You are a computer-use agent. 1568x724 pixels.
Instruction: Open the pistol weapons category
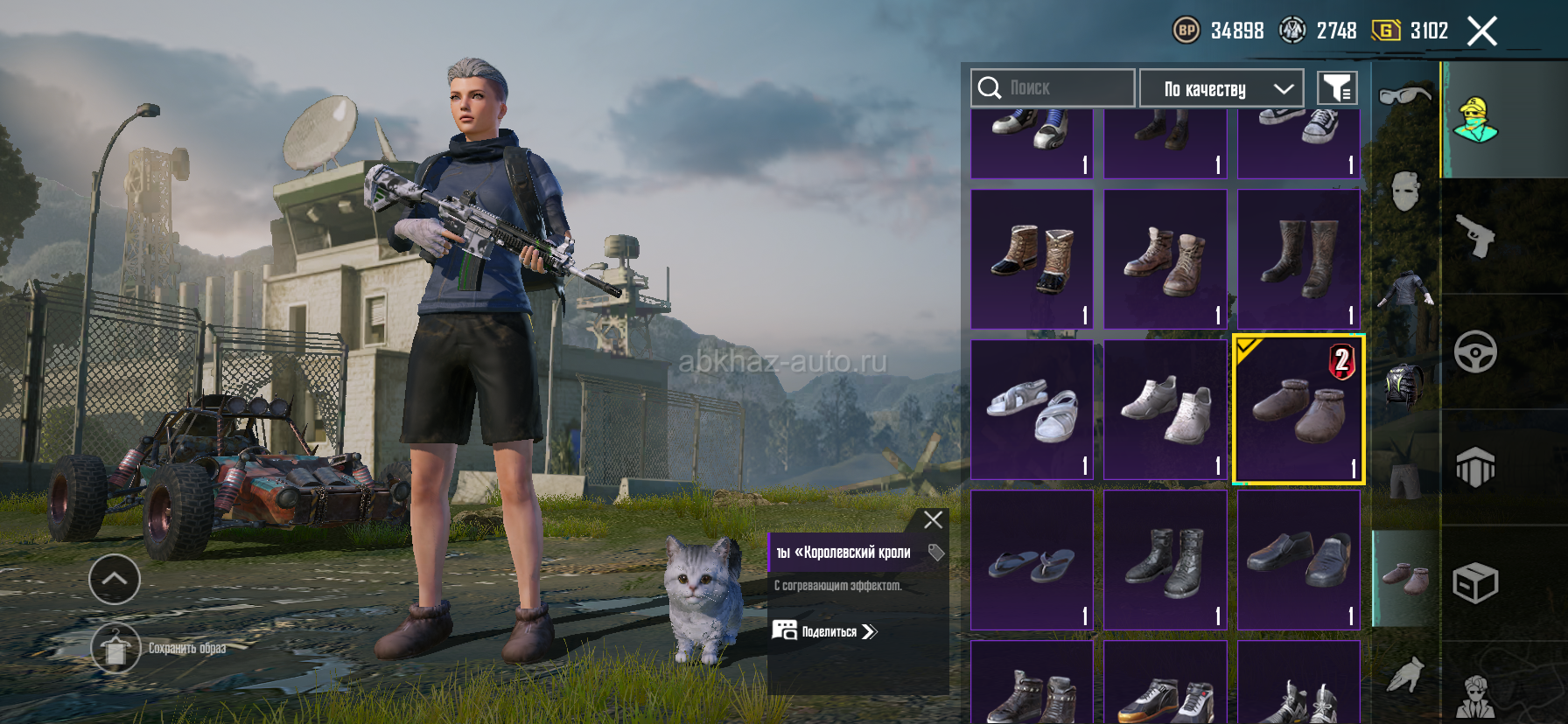pos(1475,235)
